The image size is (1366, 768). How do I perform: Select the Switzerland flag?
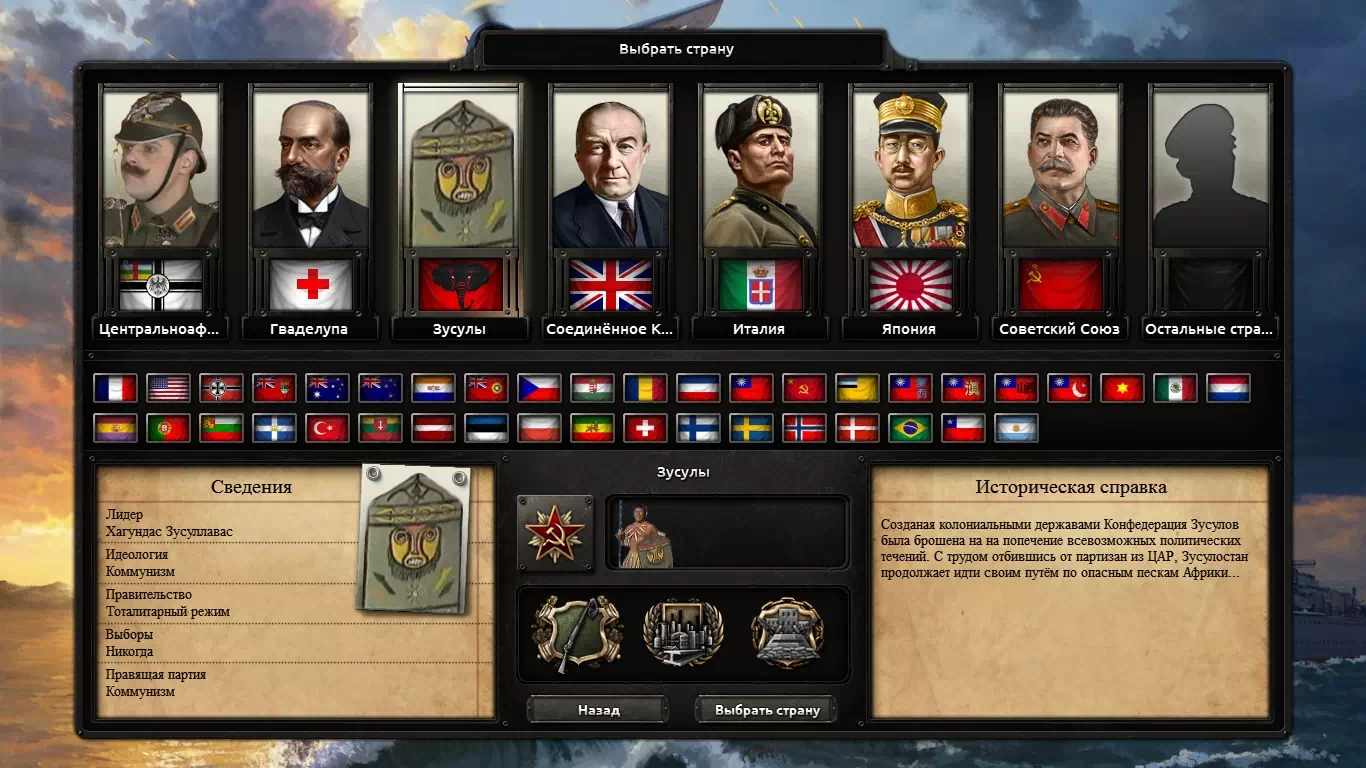pos(645,428)
